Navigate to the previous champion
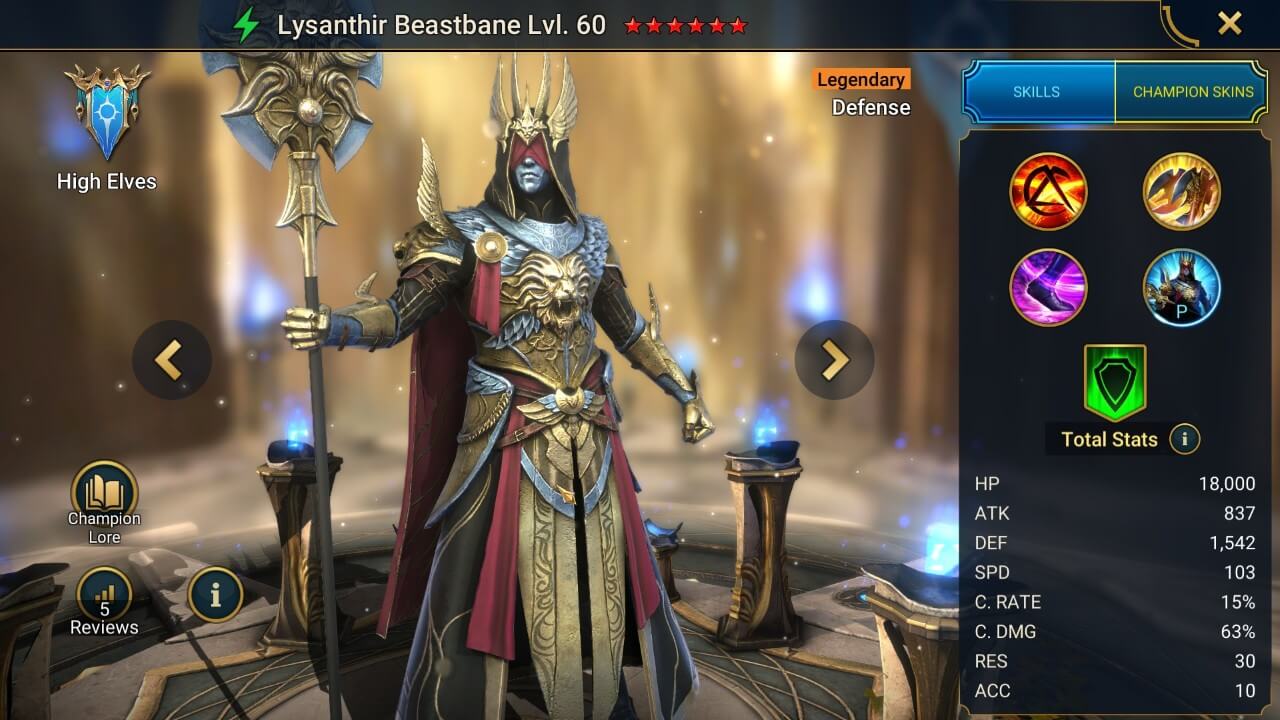Viewport: 1280px width, 720px height. pyautogui.click(x=171, y=360)
